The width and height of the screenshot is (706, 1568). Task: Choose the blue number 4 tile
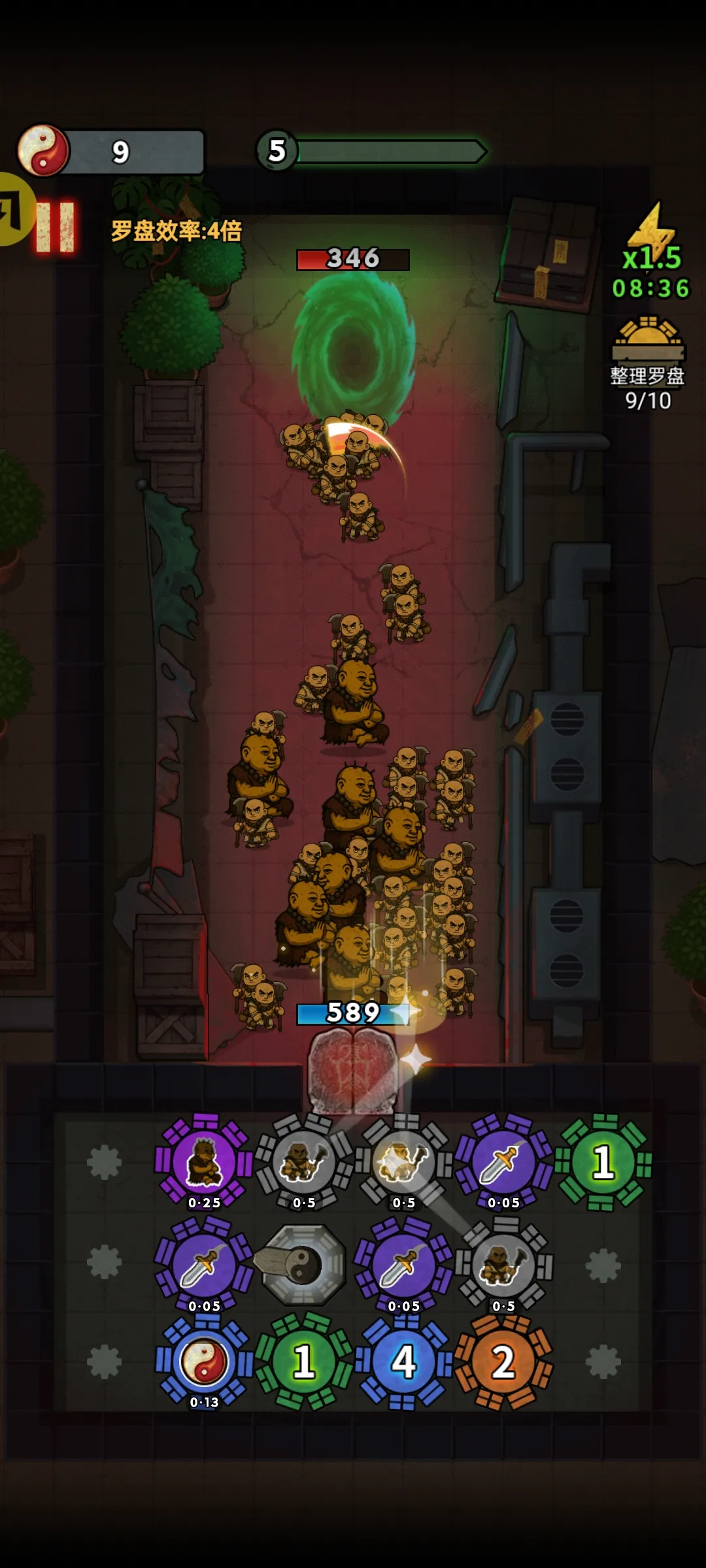tap(404, 1362)
